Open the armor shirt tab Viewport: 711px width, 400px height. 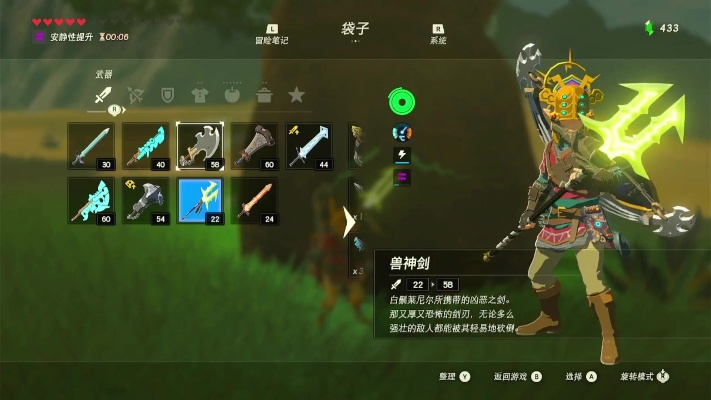200,95
